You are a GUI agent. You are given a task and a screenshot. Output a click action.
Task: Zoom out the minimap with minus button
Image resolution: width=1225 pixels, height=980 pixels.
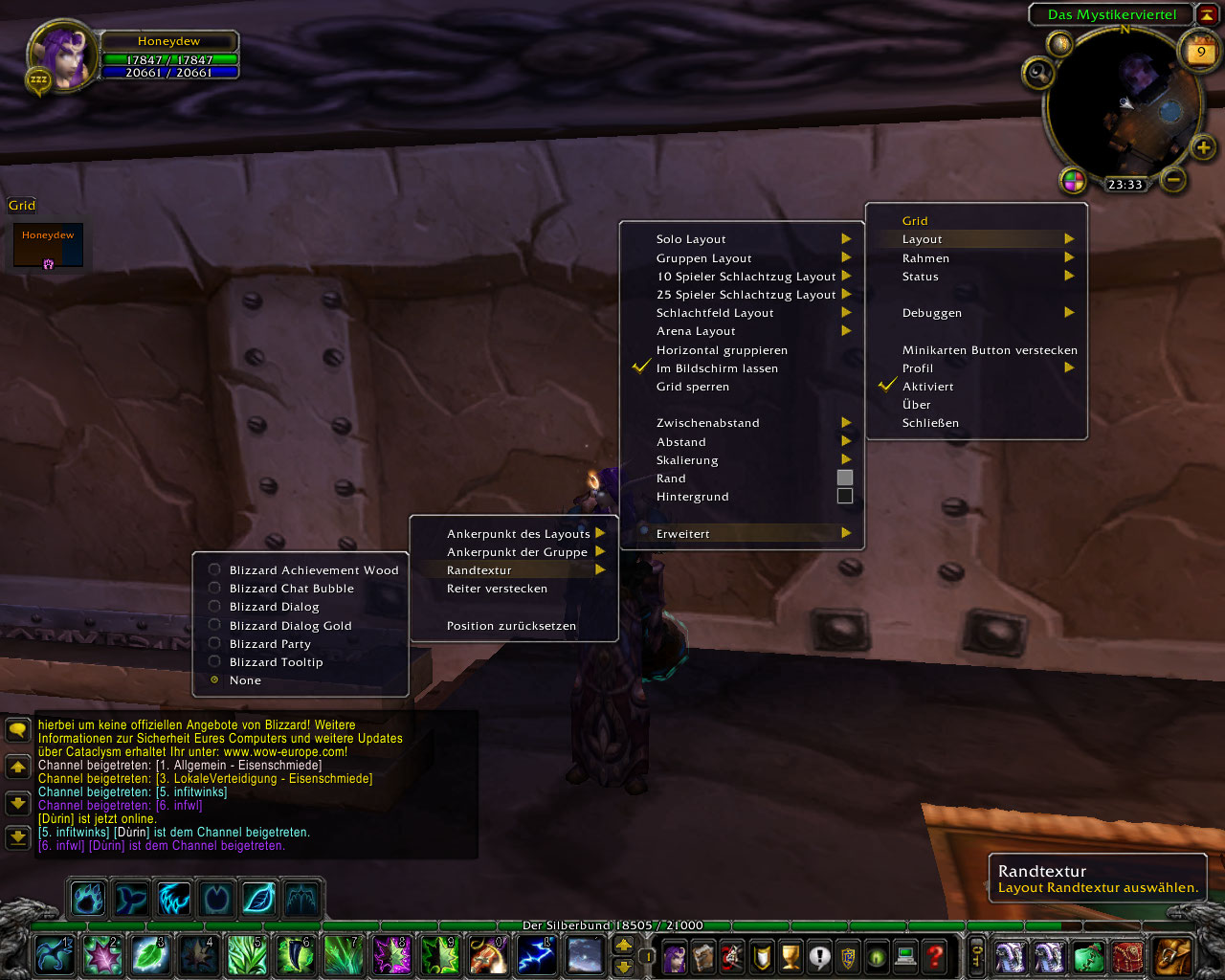pyautogui.click(x=1173, y=179)
